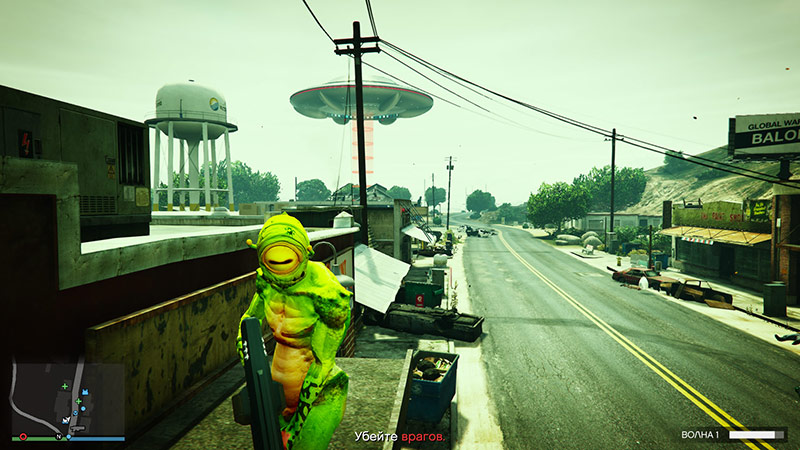Click the red circle marker on minimap

[22, 437]
